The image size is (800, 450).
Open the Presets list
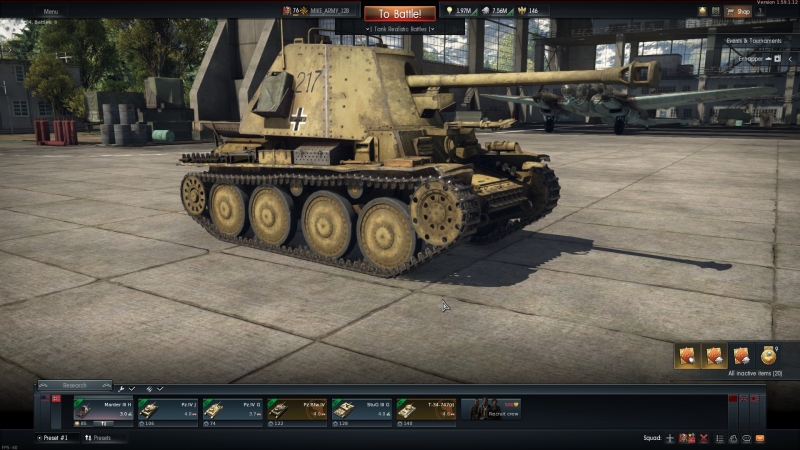click(100, 438)
